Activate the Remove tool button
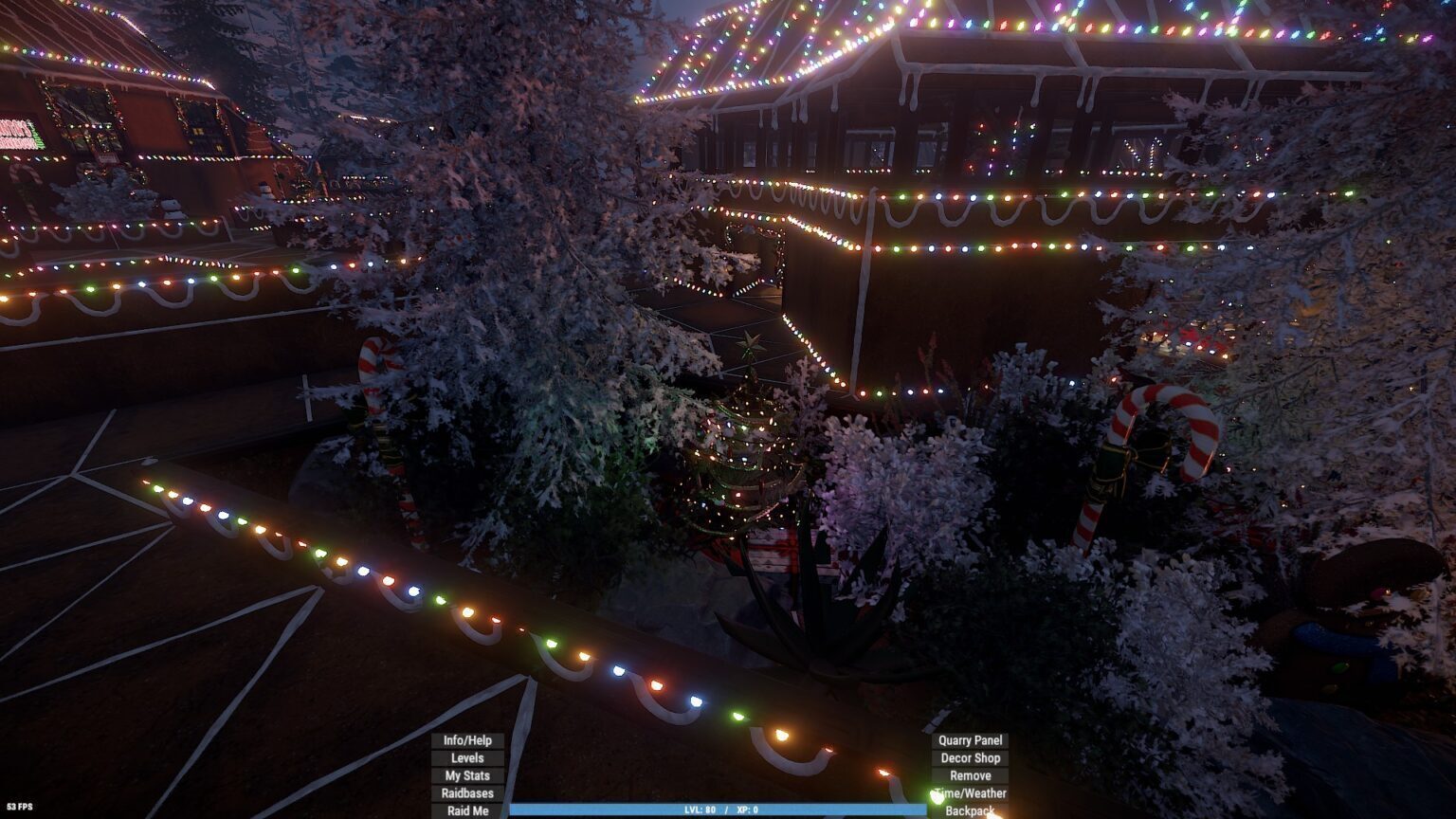 tap(970, 775)
